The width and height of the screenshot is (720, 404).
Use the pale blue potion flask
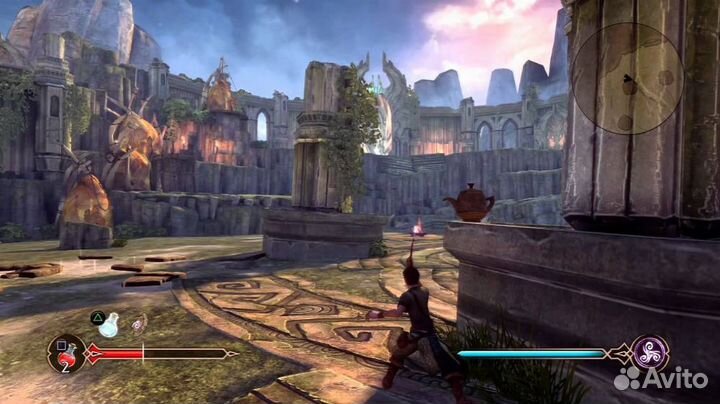(110, 324)
